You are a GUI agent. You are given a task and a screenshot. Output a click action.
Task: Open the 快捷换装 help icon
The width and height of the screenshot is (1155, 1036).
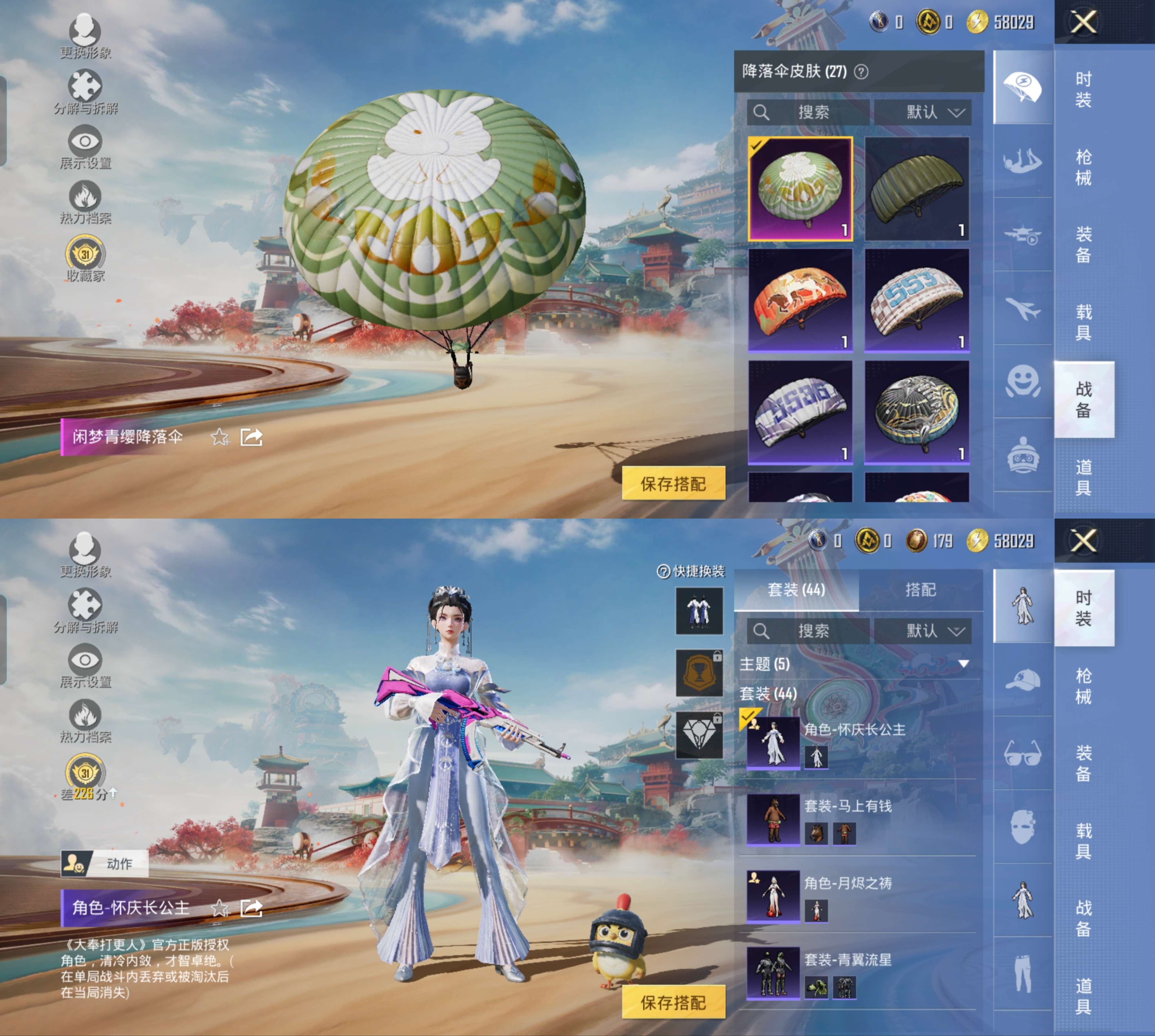tap(663, 571)
